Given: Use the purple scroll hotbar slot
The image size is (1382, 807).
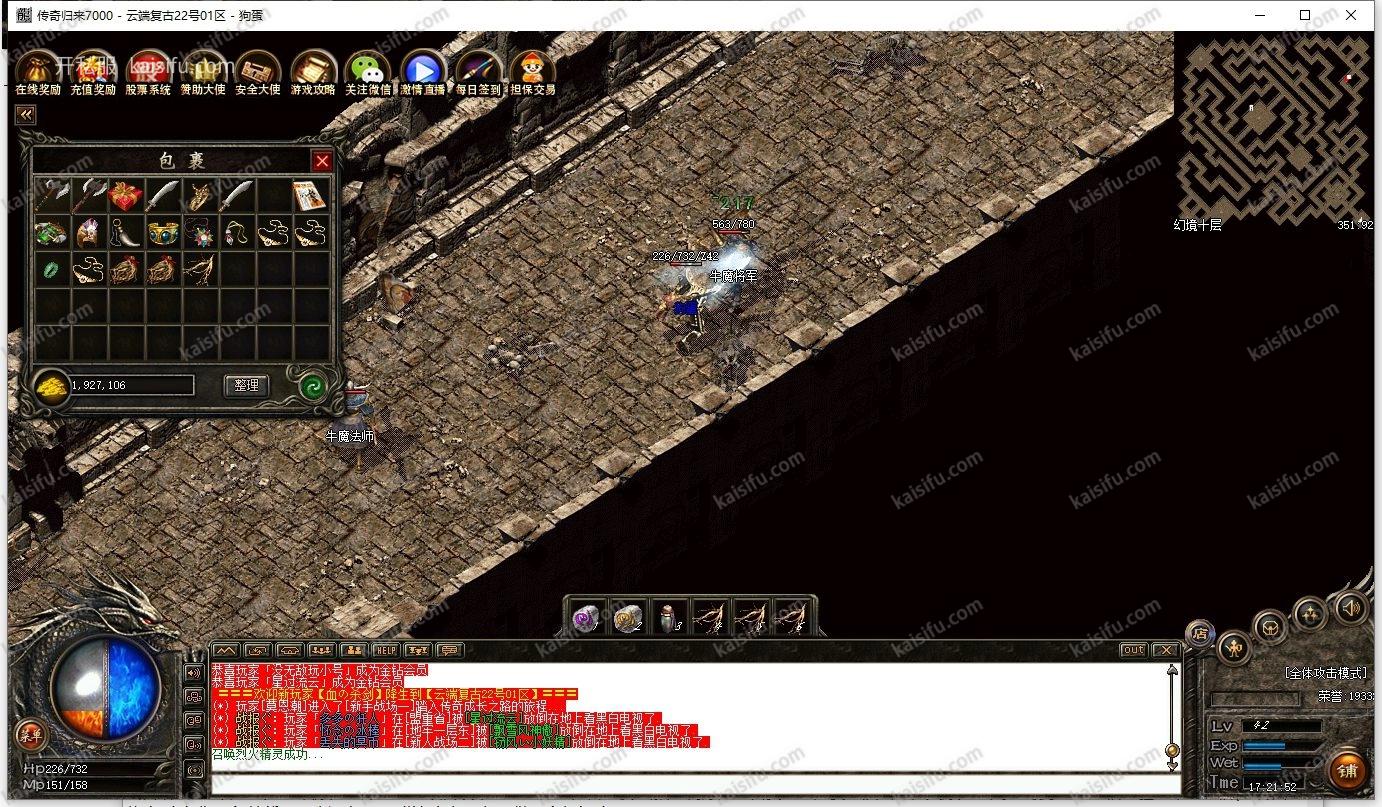Looking at the screenshot, I should pyautogui.click(x=585, y=619).
